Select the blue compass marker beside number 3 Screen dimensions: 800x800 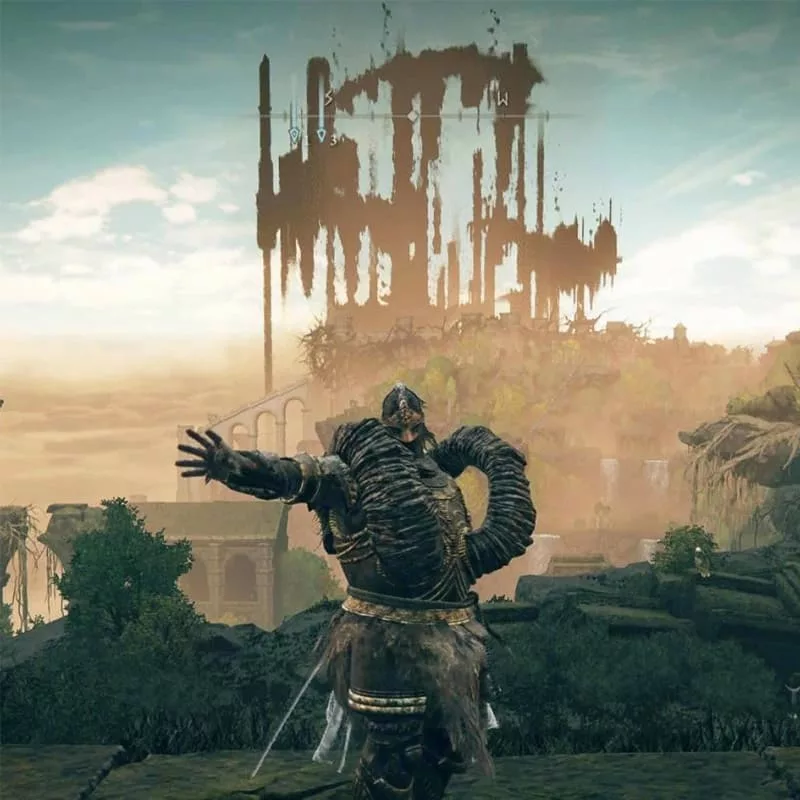coord(321,134)
